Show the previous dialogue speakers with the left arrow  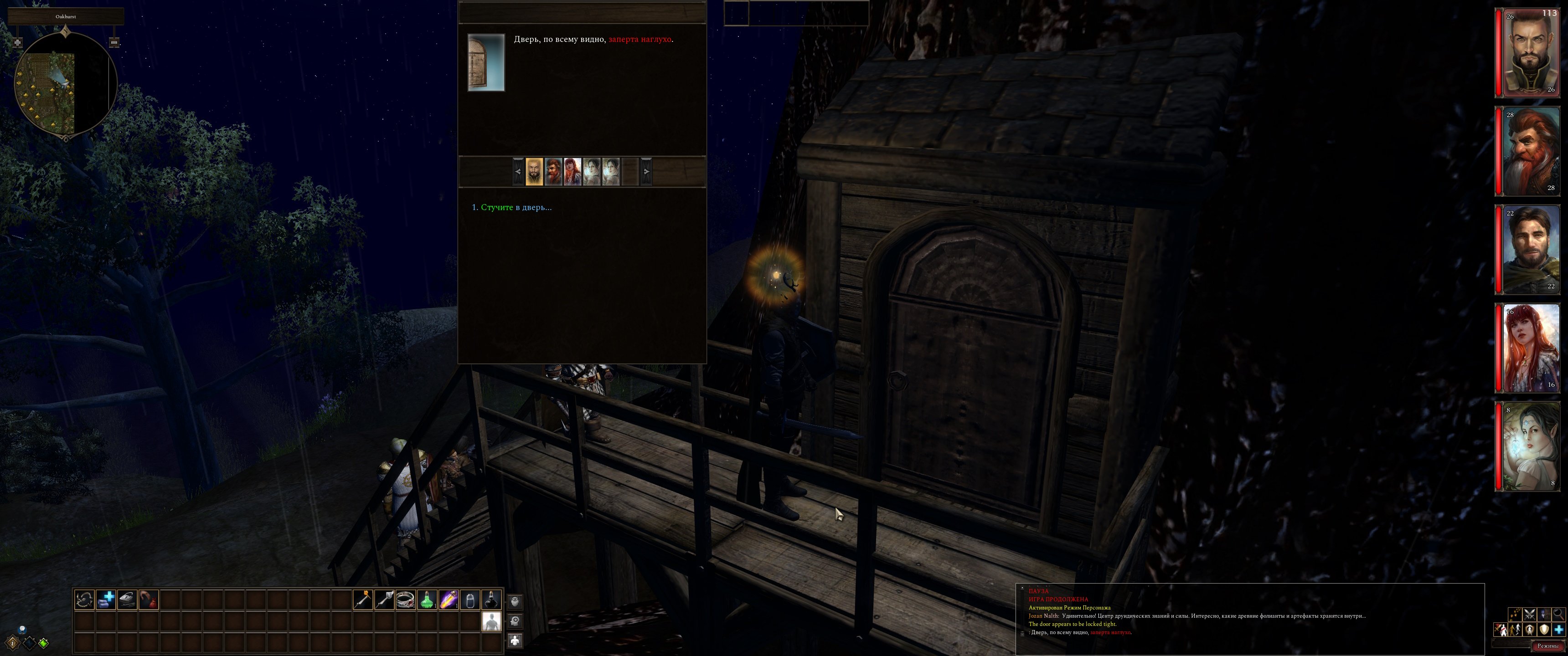pos(518,172)
